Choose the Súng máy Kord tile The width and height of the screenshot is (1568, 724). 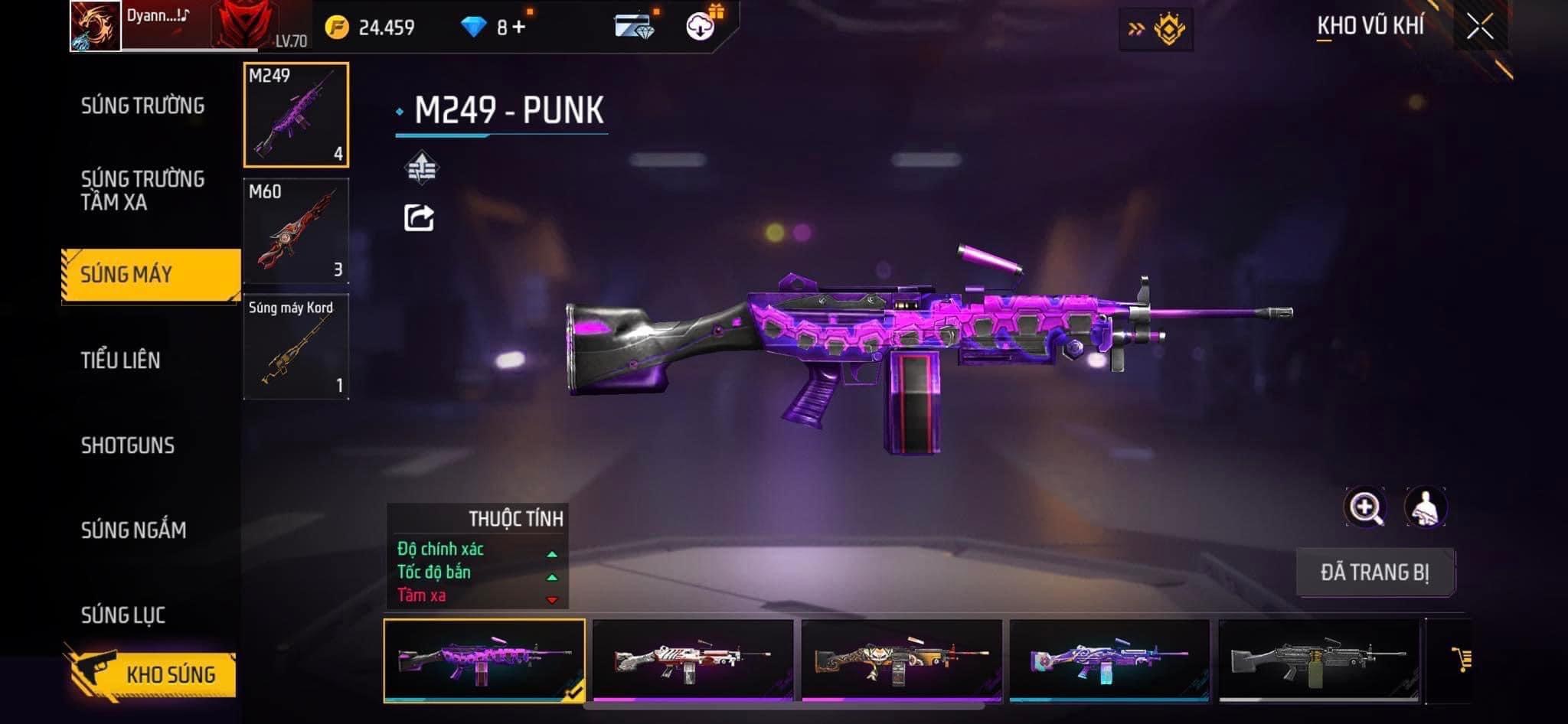click(296, 347)
